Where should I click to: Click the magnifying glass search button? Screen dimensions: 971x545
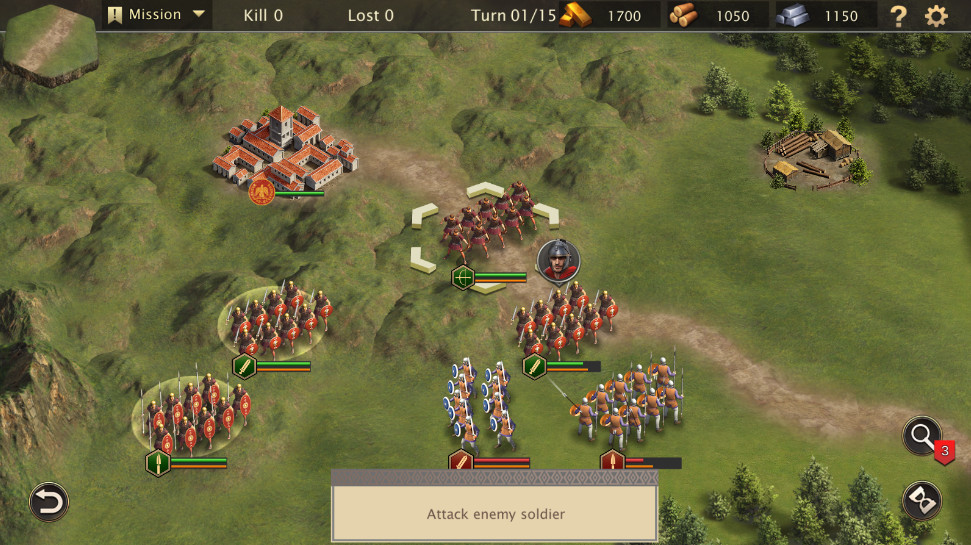click(x=921, y=436)
